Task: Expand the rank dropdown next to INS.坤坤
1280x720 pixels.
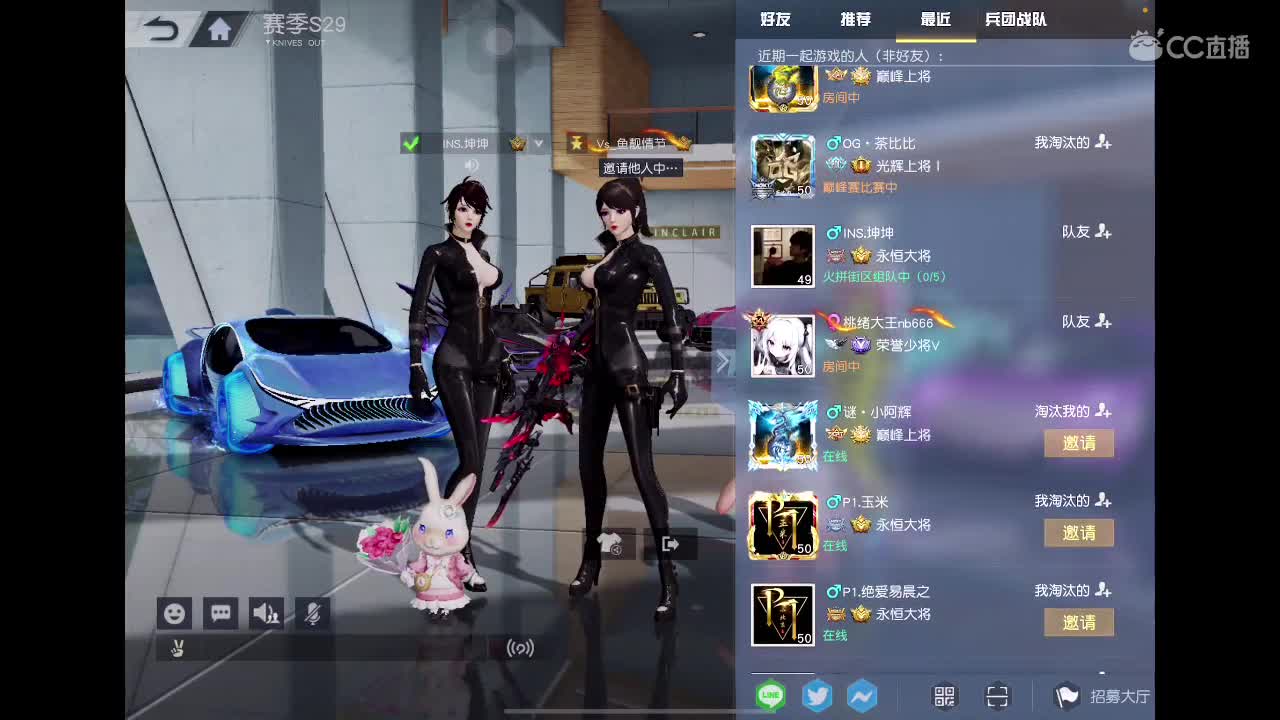Action: (537, 143)
